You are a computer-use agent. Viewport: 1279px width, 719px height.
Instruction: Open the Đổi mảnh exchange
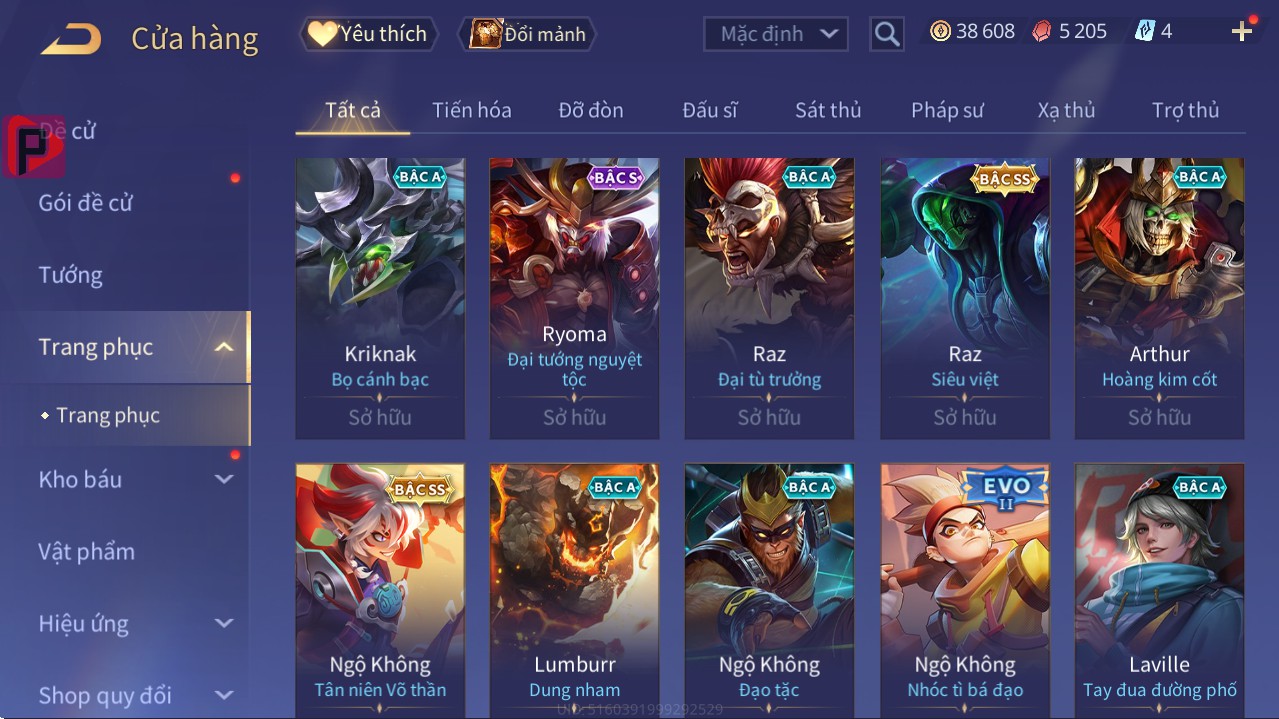pos(527,34)
